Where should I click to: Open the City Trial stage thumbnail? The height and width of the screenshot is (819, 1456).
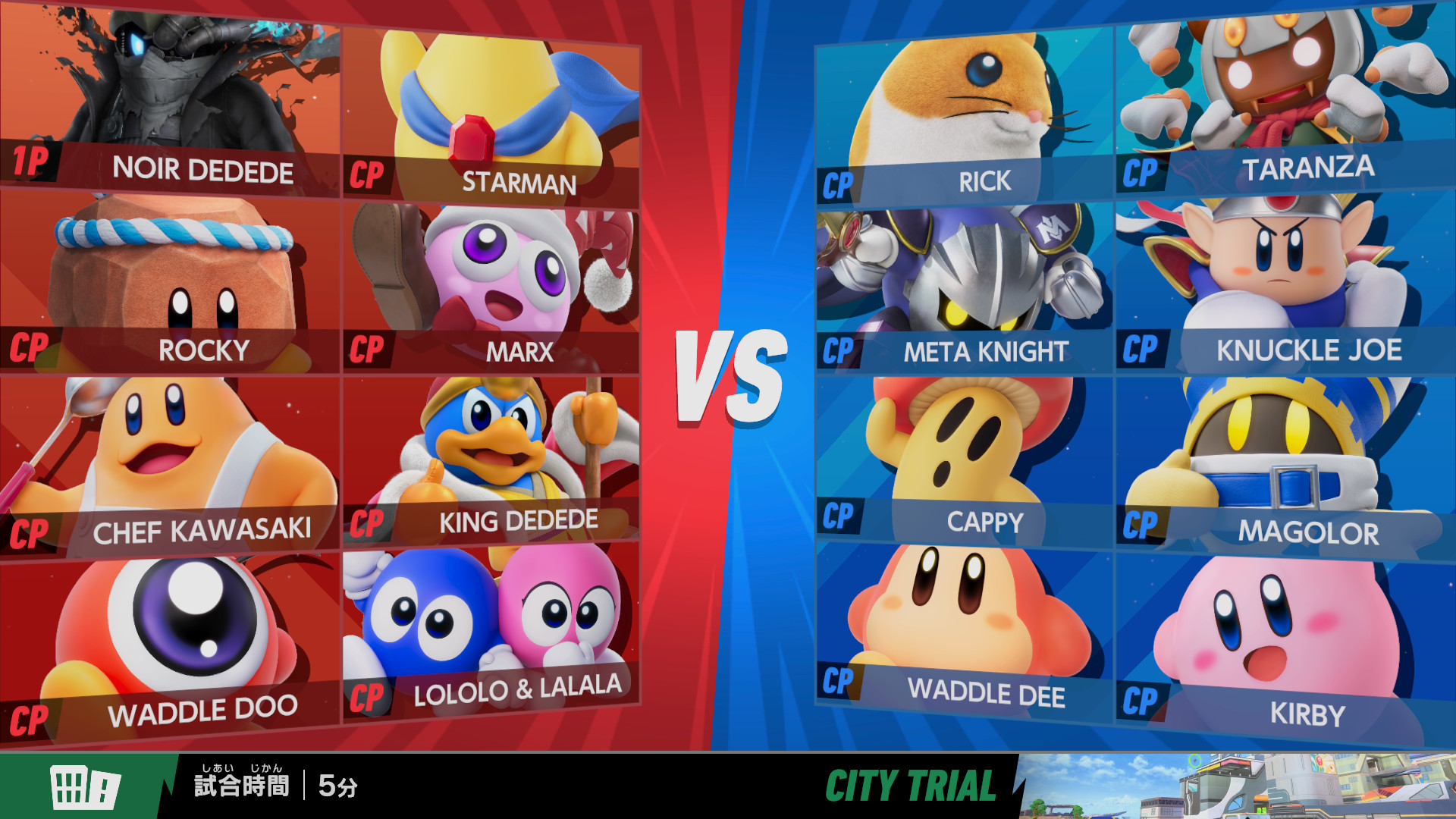point(1236,786)
